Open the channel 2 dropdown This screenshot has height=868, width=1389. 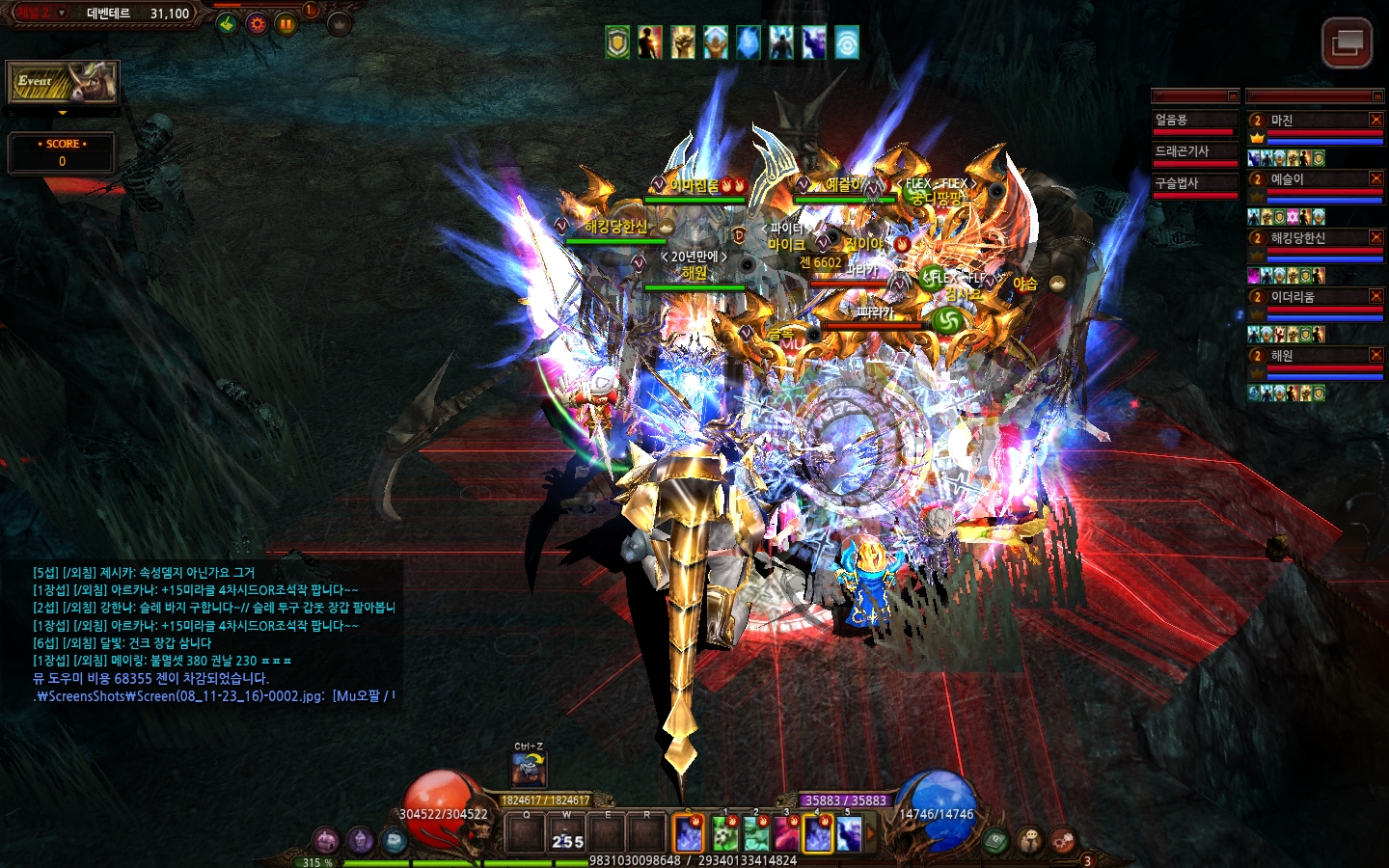coord(62,14)
